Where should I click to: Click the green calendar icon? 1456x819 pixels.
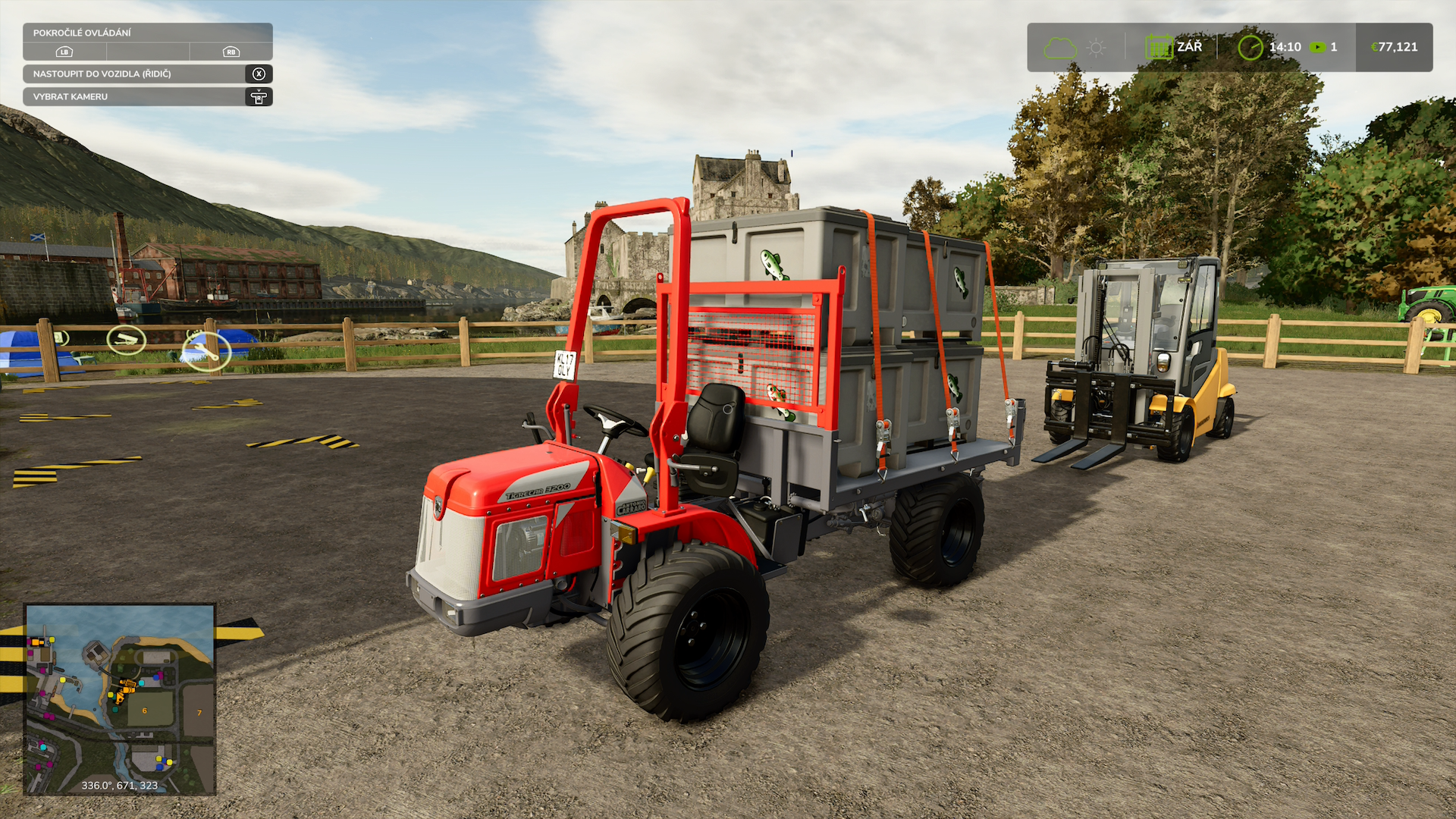(1159, 48)
